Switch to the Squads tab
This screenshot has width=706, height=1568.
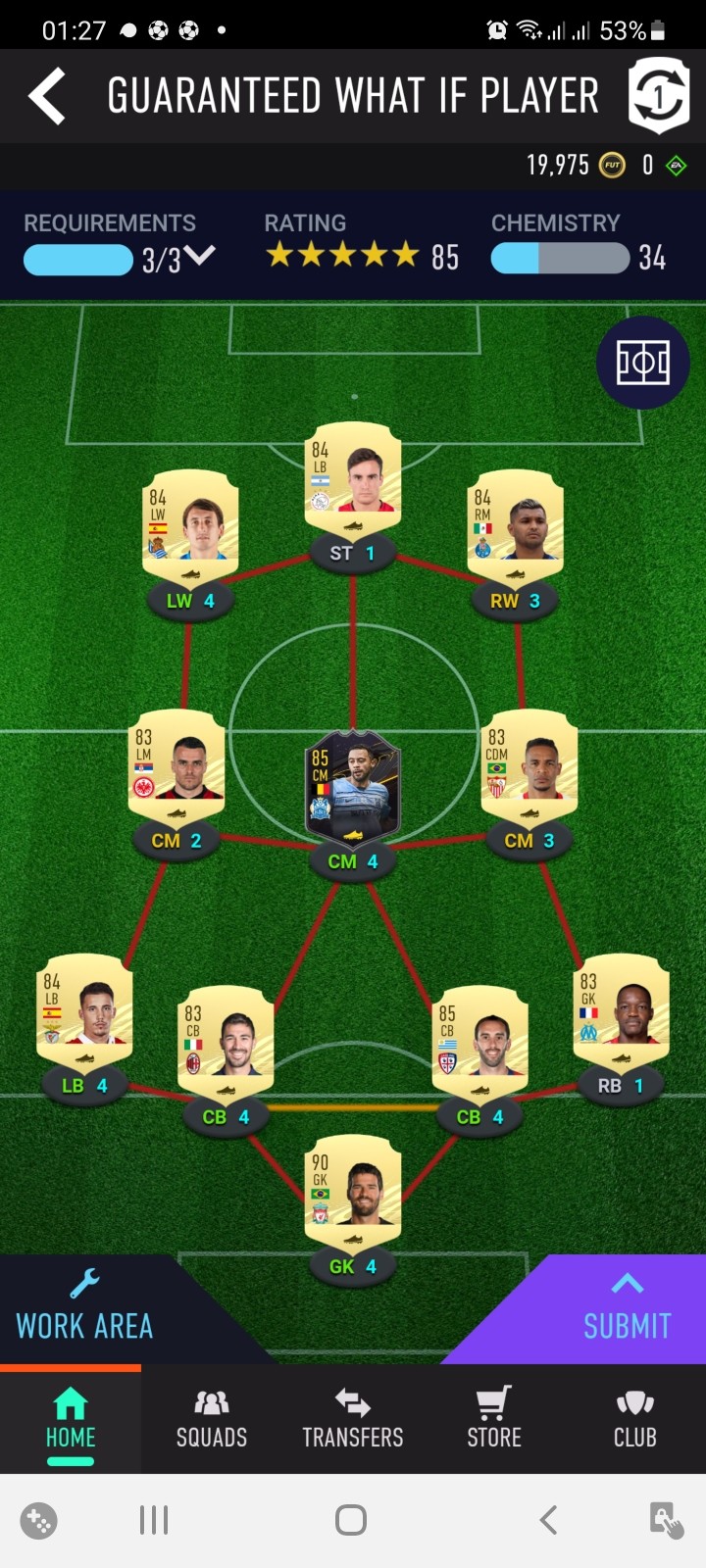[x=212, y=1419]
